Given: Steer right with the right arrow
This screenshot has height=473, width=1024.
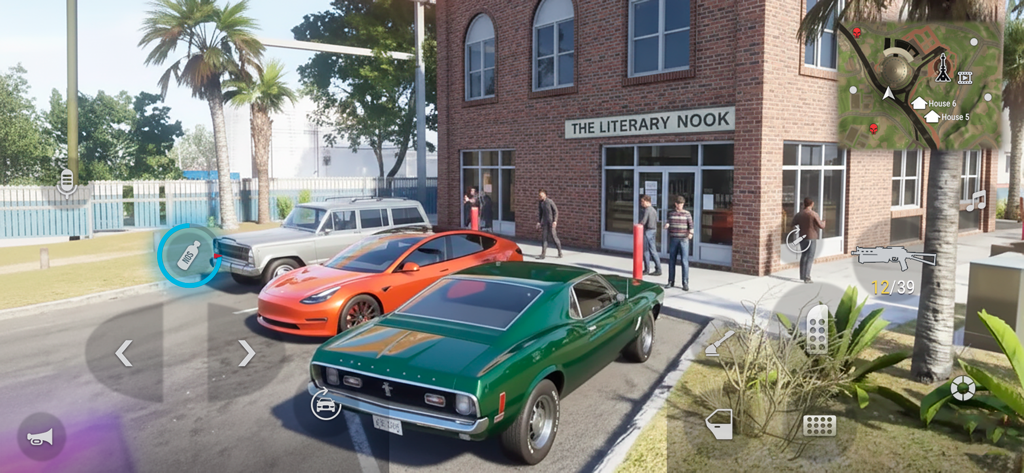Looking at the screenshot, I should (246, 353).
